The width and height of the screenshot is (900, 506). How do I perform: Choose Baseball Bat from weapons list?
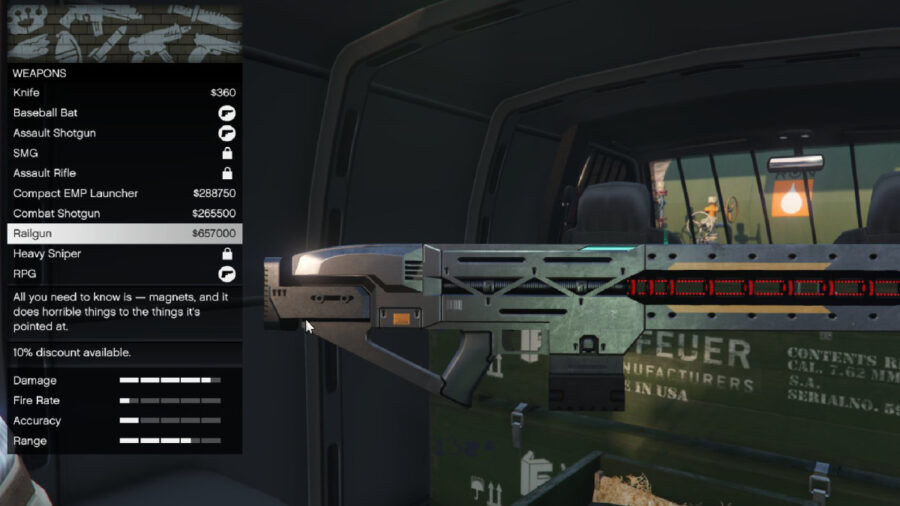point(124,113)
